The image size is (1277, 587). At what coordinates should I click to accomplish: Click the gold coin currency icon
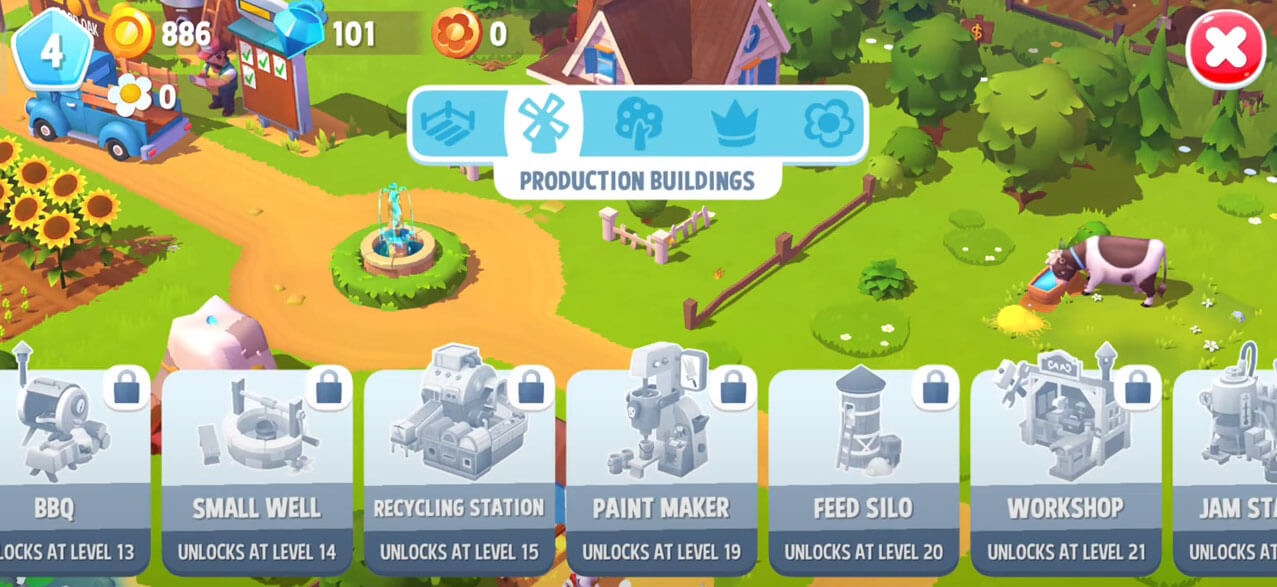[x=129, y=34]
